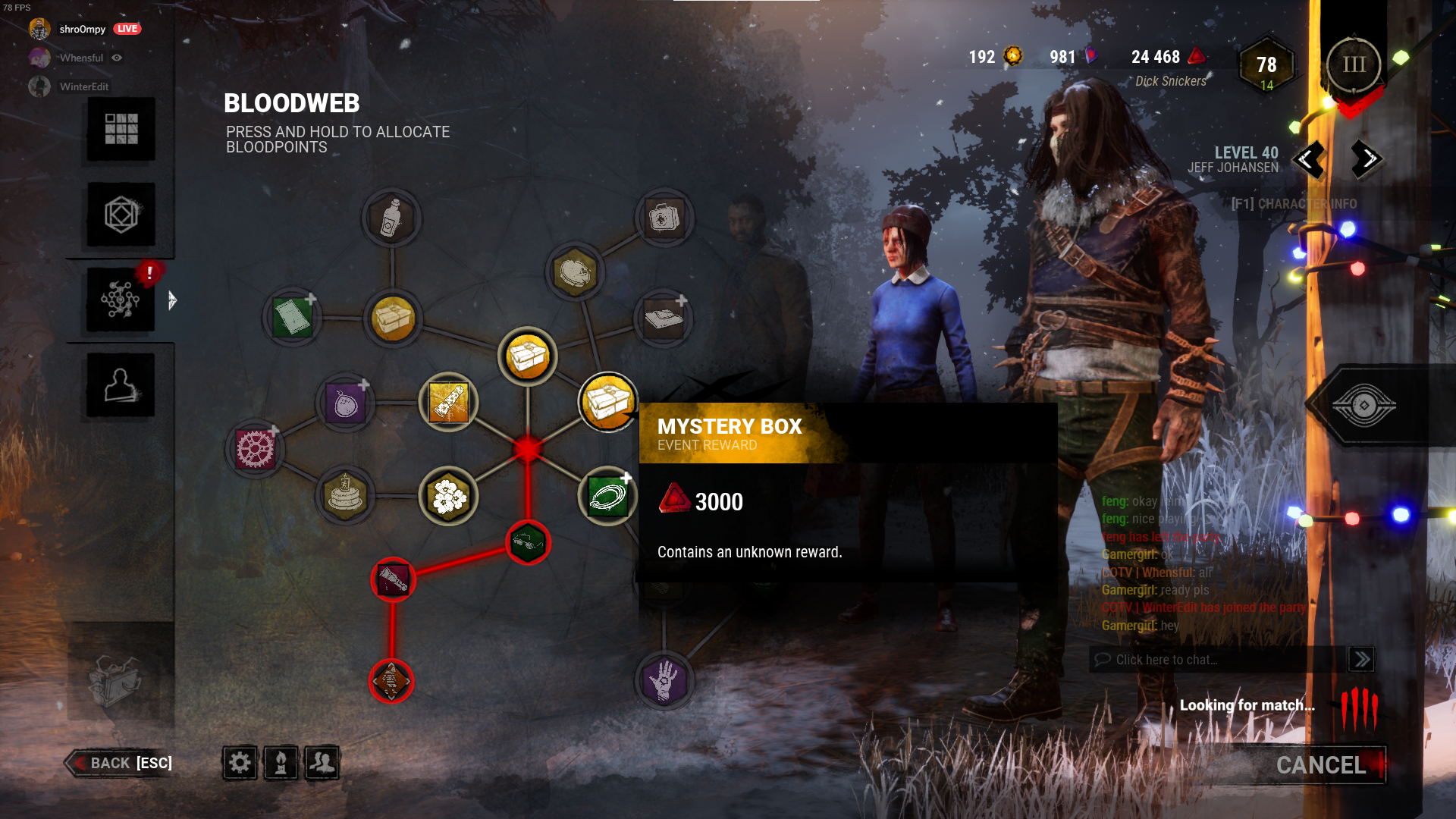Image resolution: width=1456 pixels, height=819 pixels.
Task: Toggle Whensful's spectate eye icon
Action: (117, 58)
